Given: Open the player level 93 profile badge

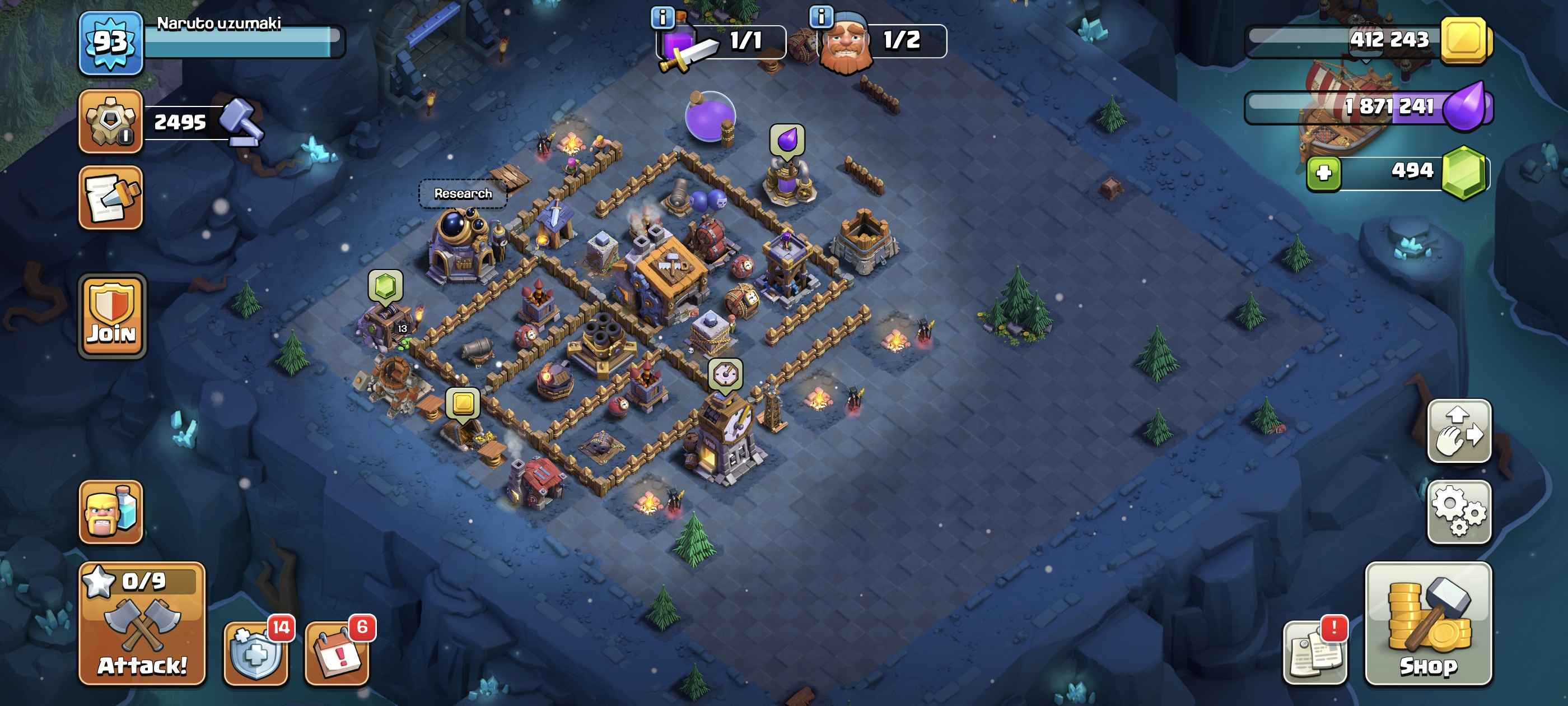Looking at the screenshot, I should 111,43.
